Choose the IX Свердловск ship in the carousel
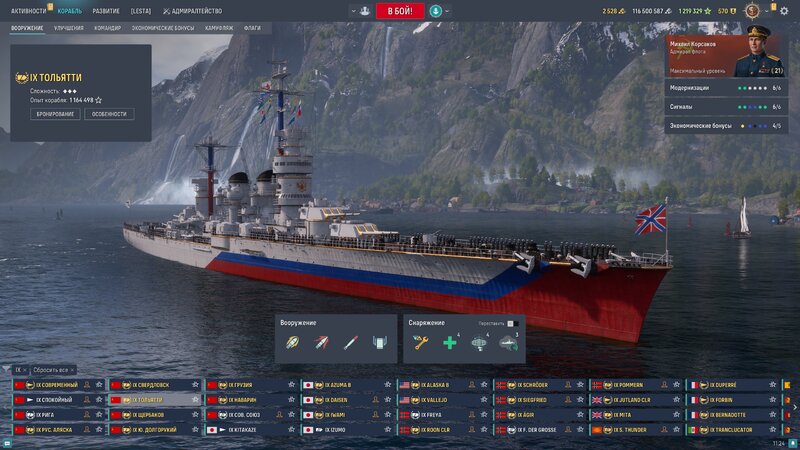The height and width of the screenshot is (450, 800). (151, 385)
